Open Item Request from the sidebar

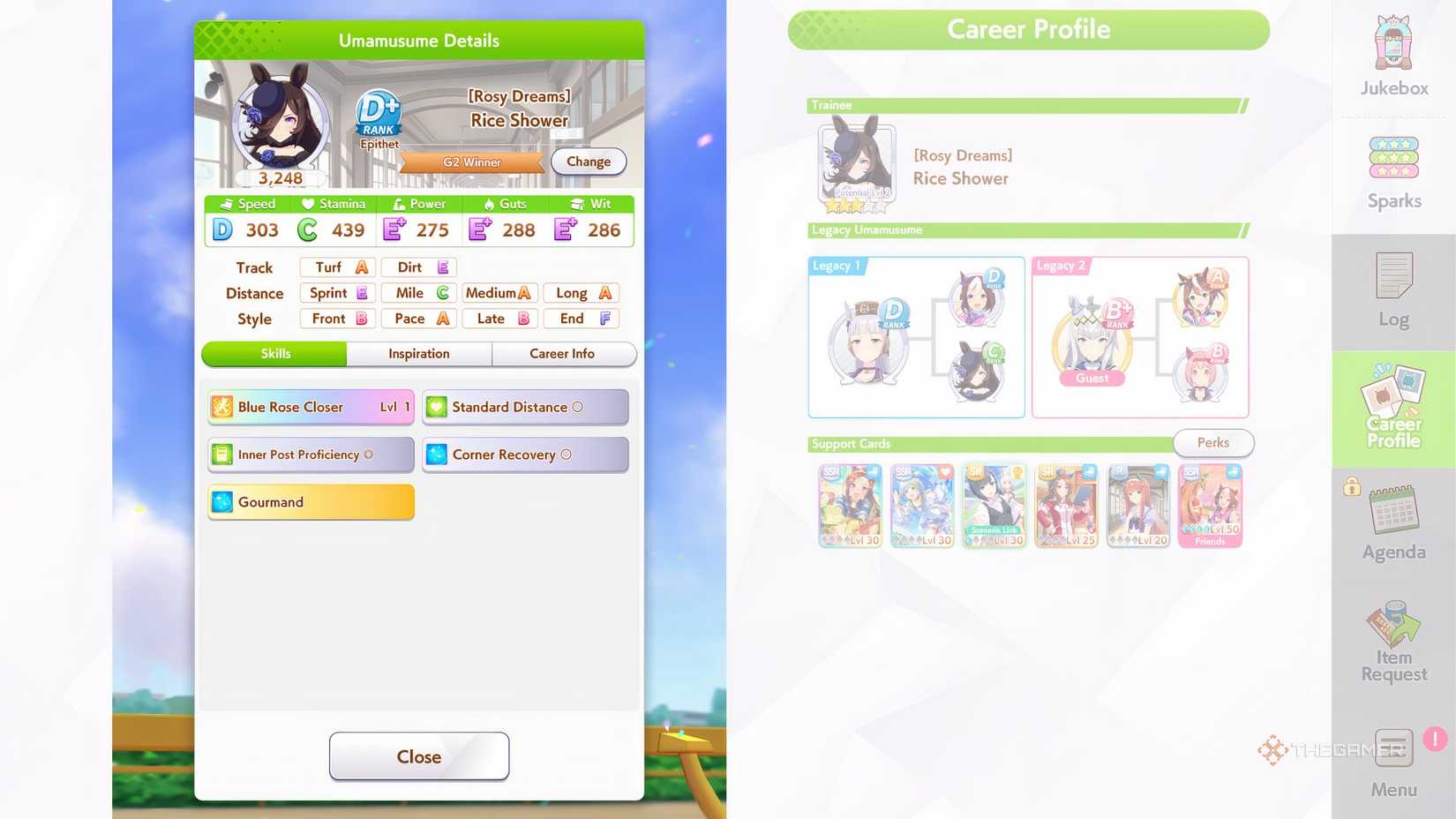(x=1392, y=637)
